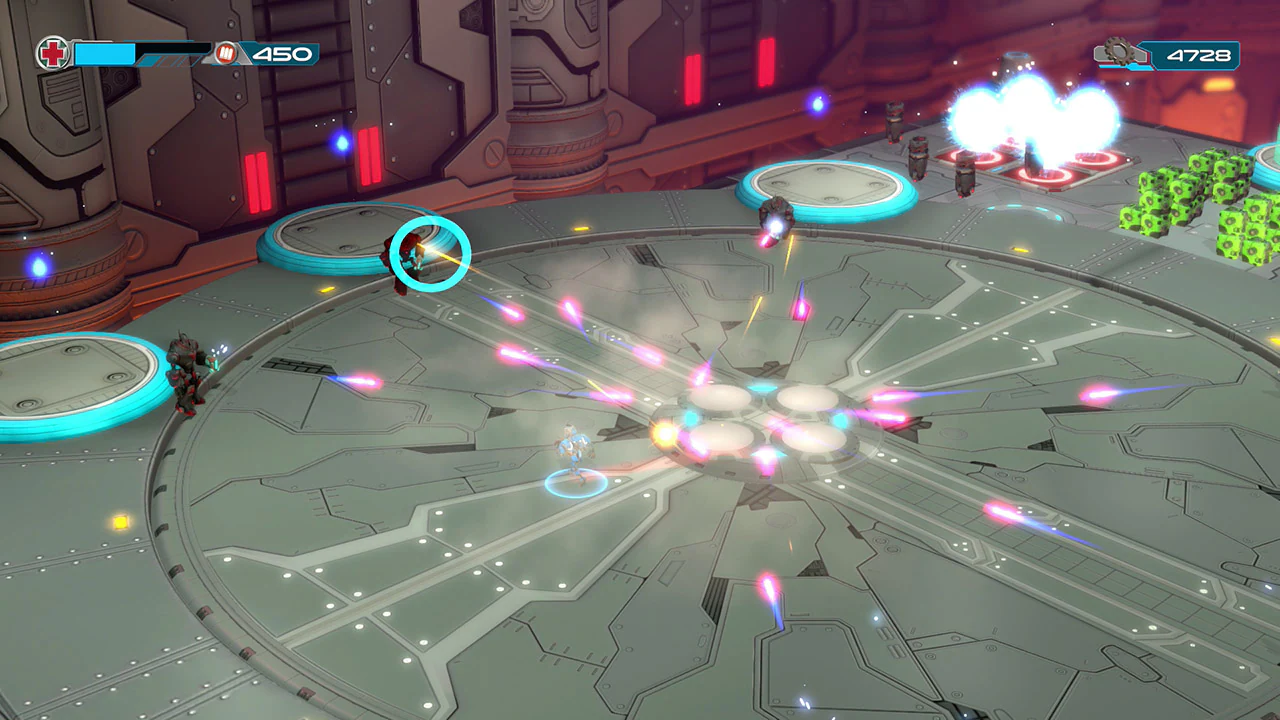Click the yellow pickup orb on lower left floor
Image resolution: width=1280 pixels, height=720 pixels.
pyautogui.click(x=120, y=525)
